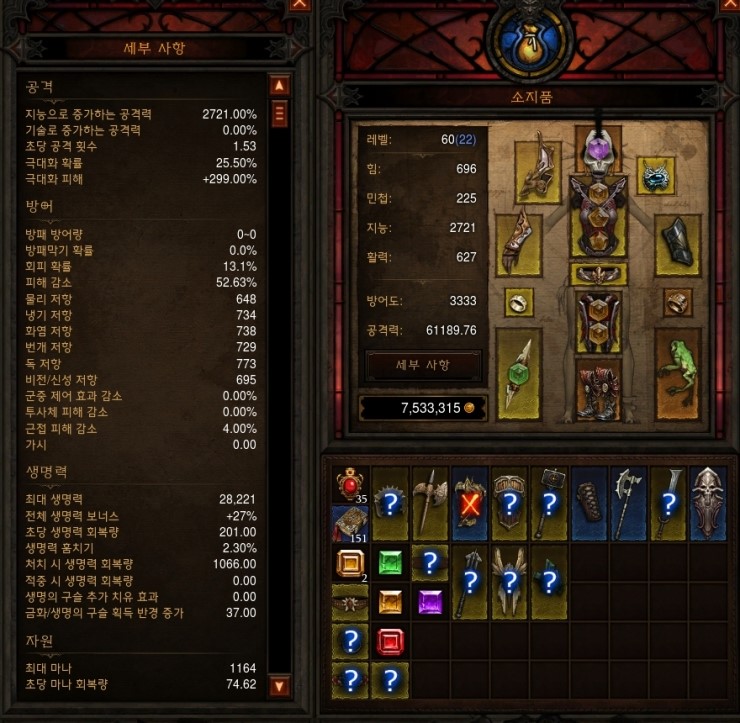Select the purple amethyst gem in bag

pyautogui.click(x=430, y=603)
